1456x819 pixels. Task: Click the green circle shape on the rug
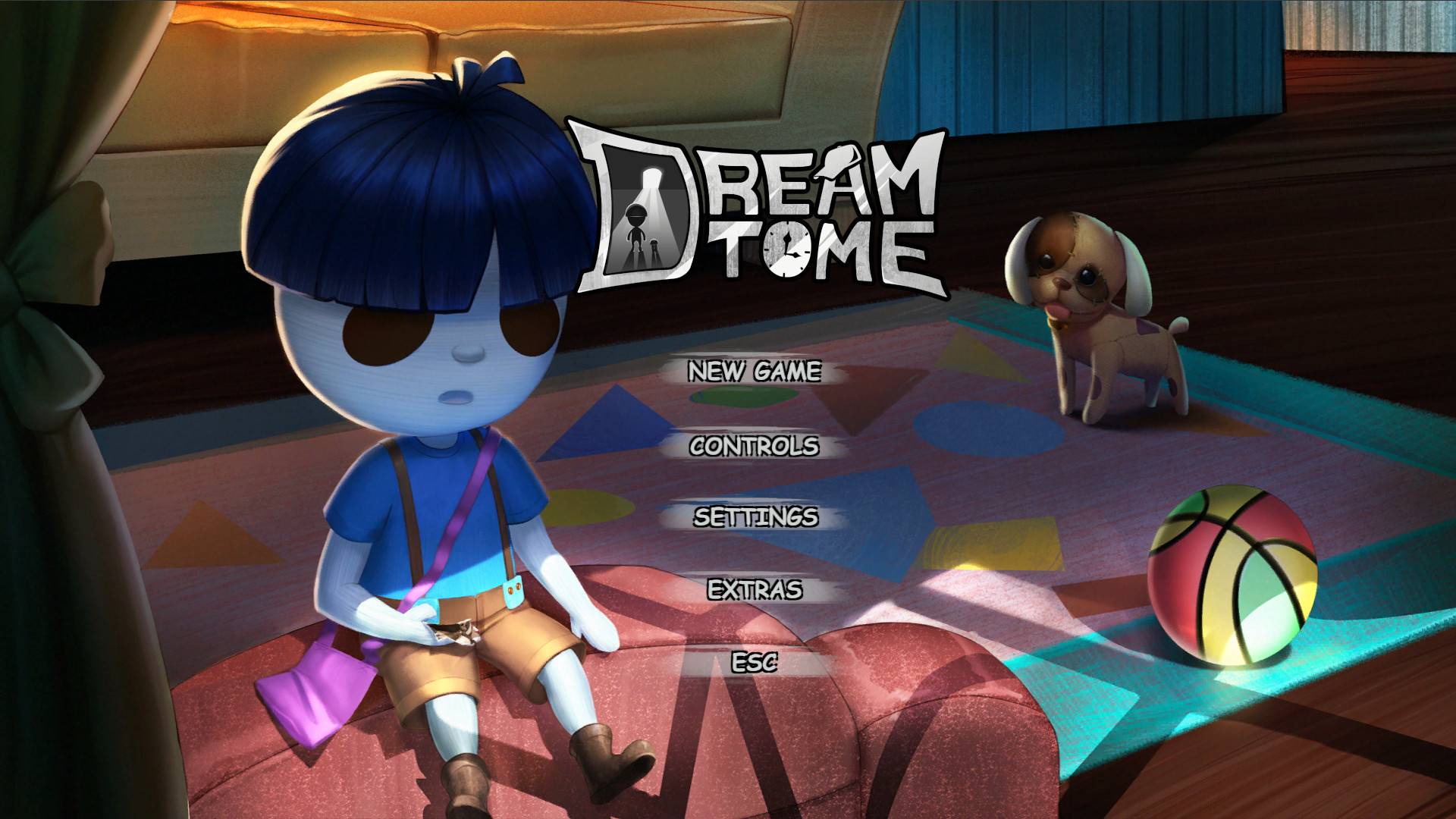[x=742, y=397]
